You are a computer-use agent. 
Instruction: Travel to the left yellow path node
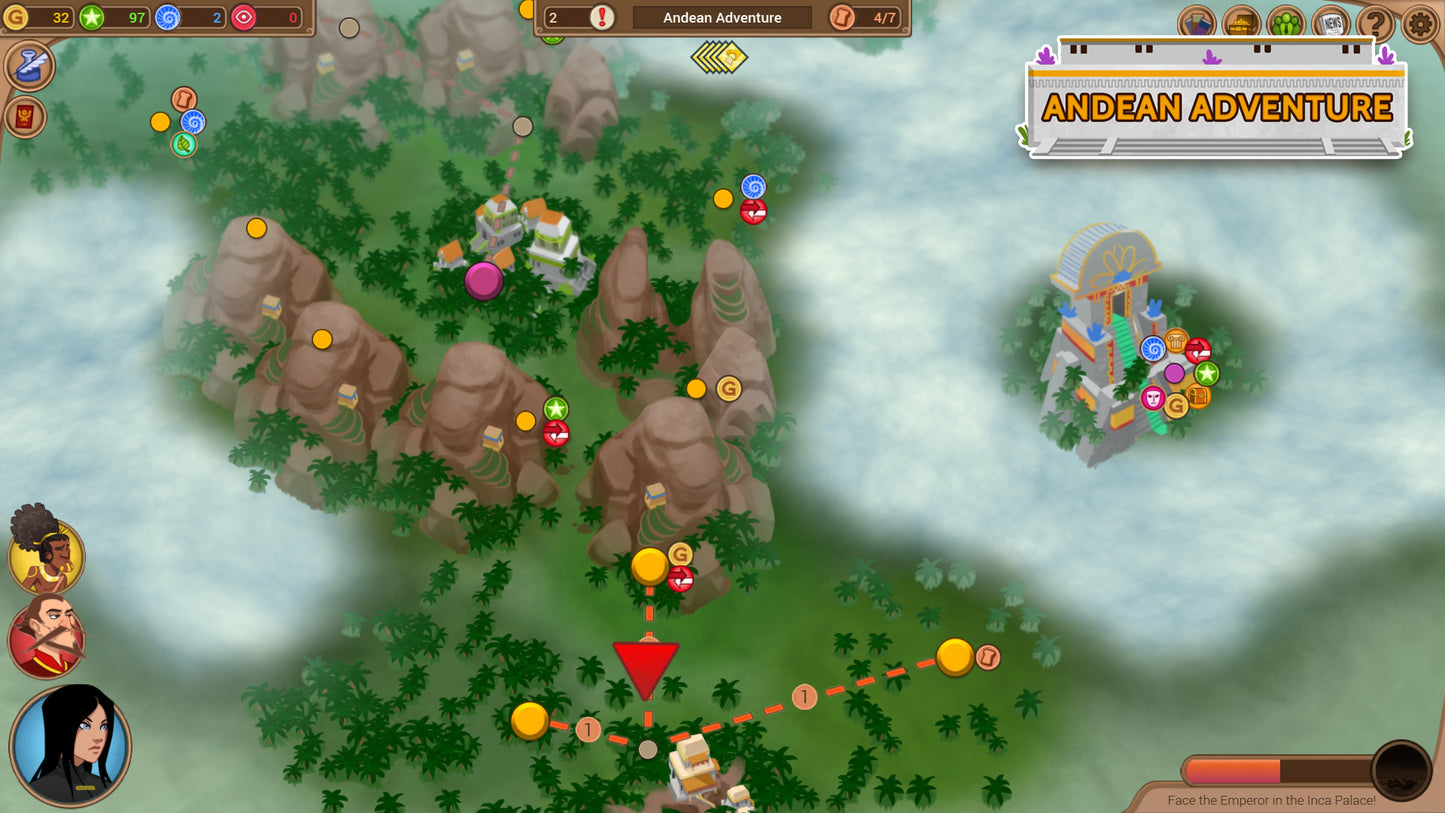(x=529, y=721)
